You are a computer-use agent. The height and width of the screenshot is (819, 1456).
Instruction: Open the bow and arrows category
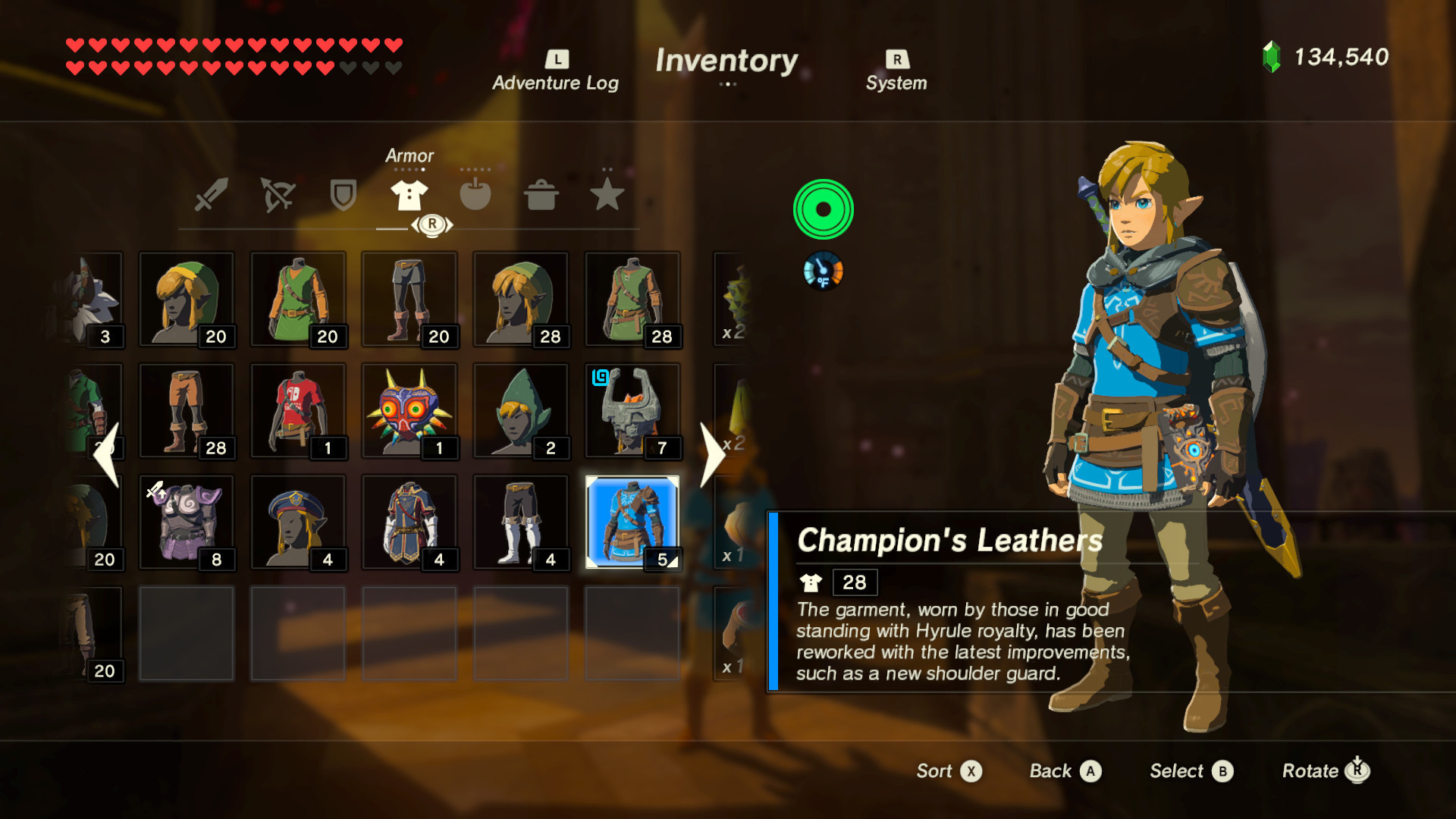point(278,195)
